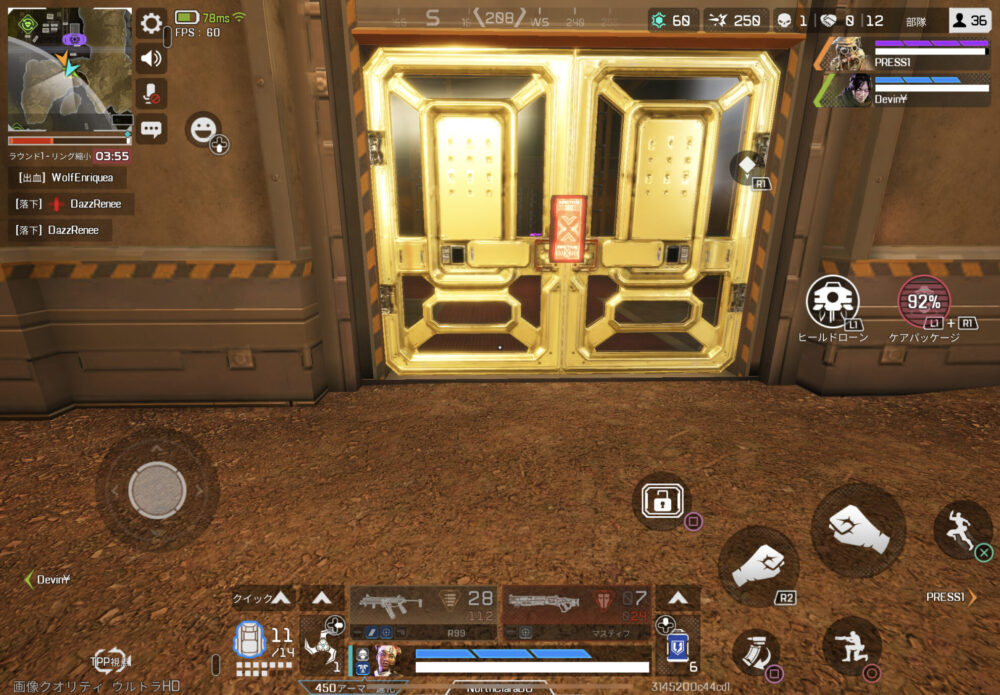Tap the padlock door interaction button
The height and width of the screenshot is (695, 1000).
(662, 501)
